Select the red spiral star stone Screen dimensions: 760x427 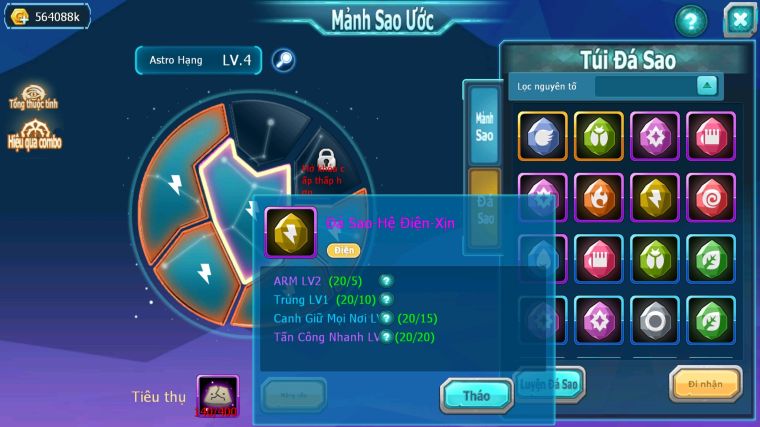click(x=711, y=198)
